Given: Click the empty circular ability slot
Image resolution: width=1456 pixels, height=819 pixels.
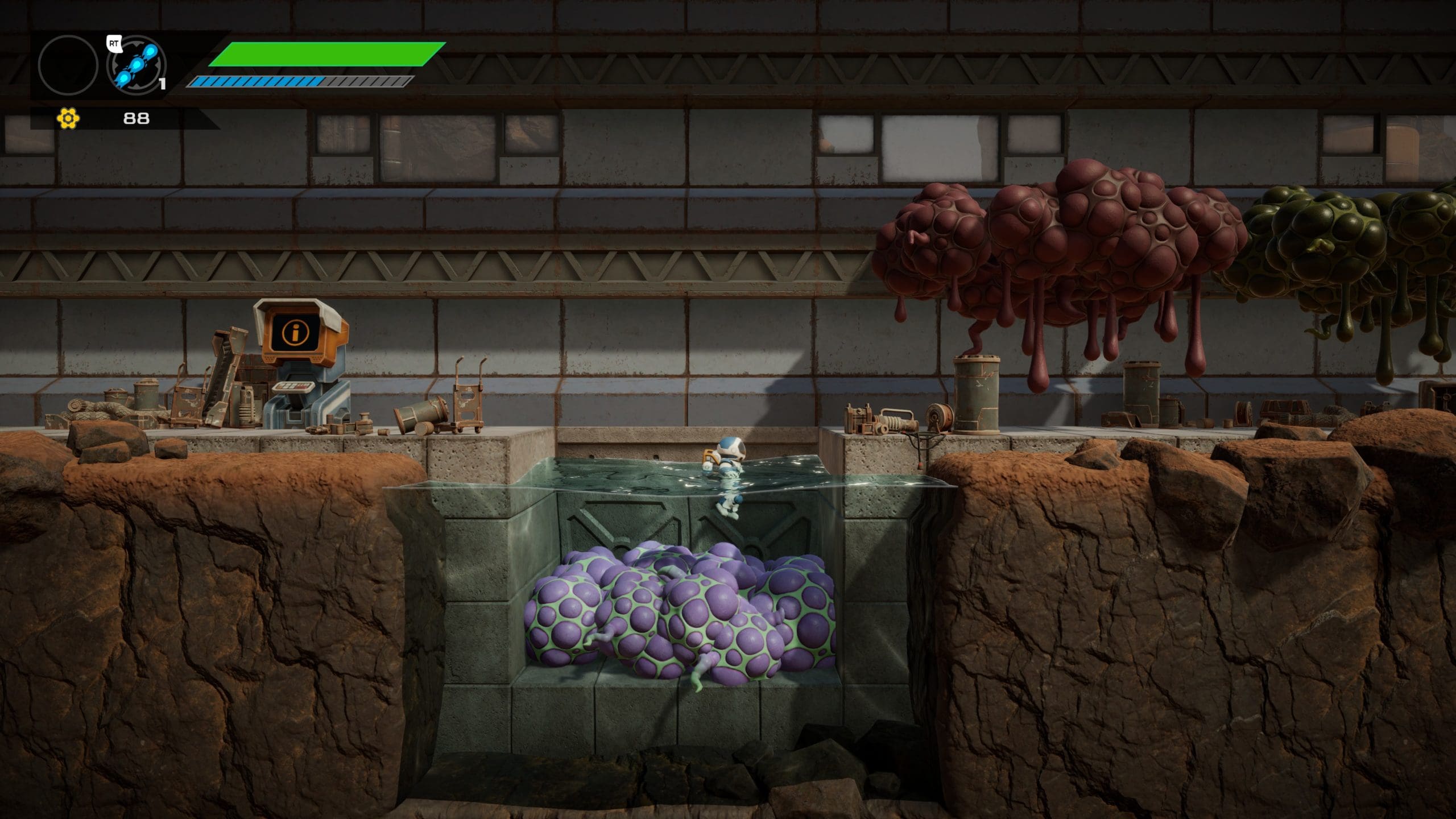Looking at the screenshot, I should pyautogui.click(x=68, y=65).
